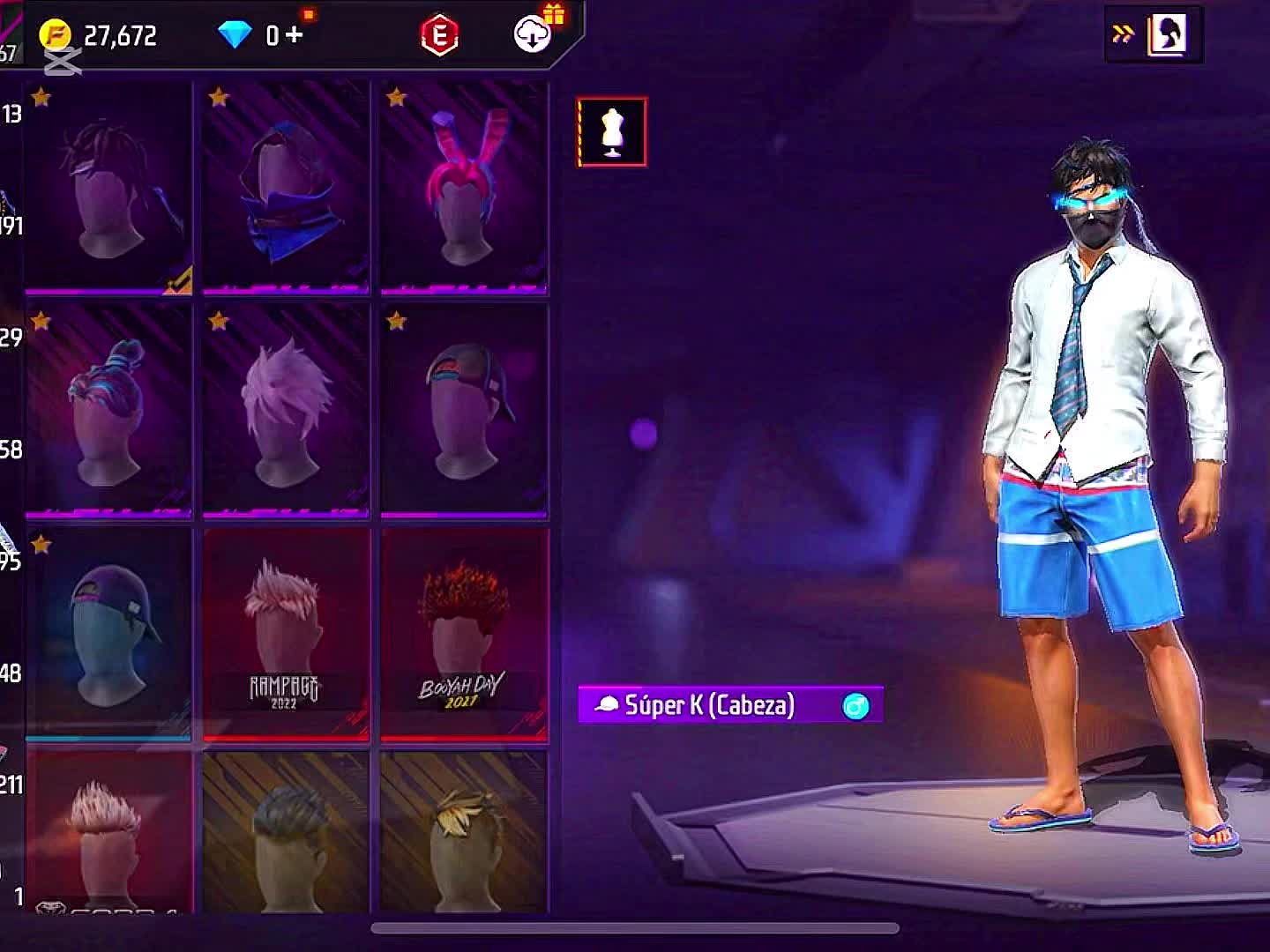Select the Booyah Day 2021 hair
The image size is (1270, 952).
coord(464,633)
